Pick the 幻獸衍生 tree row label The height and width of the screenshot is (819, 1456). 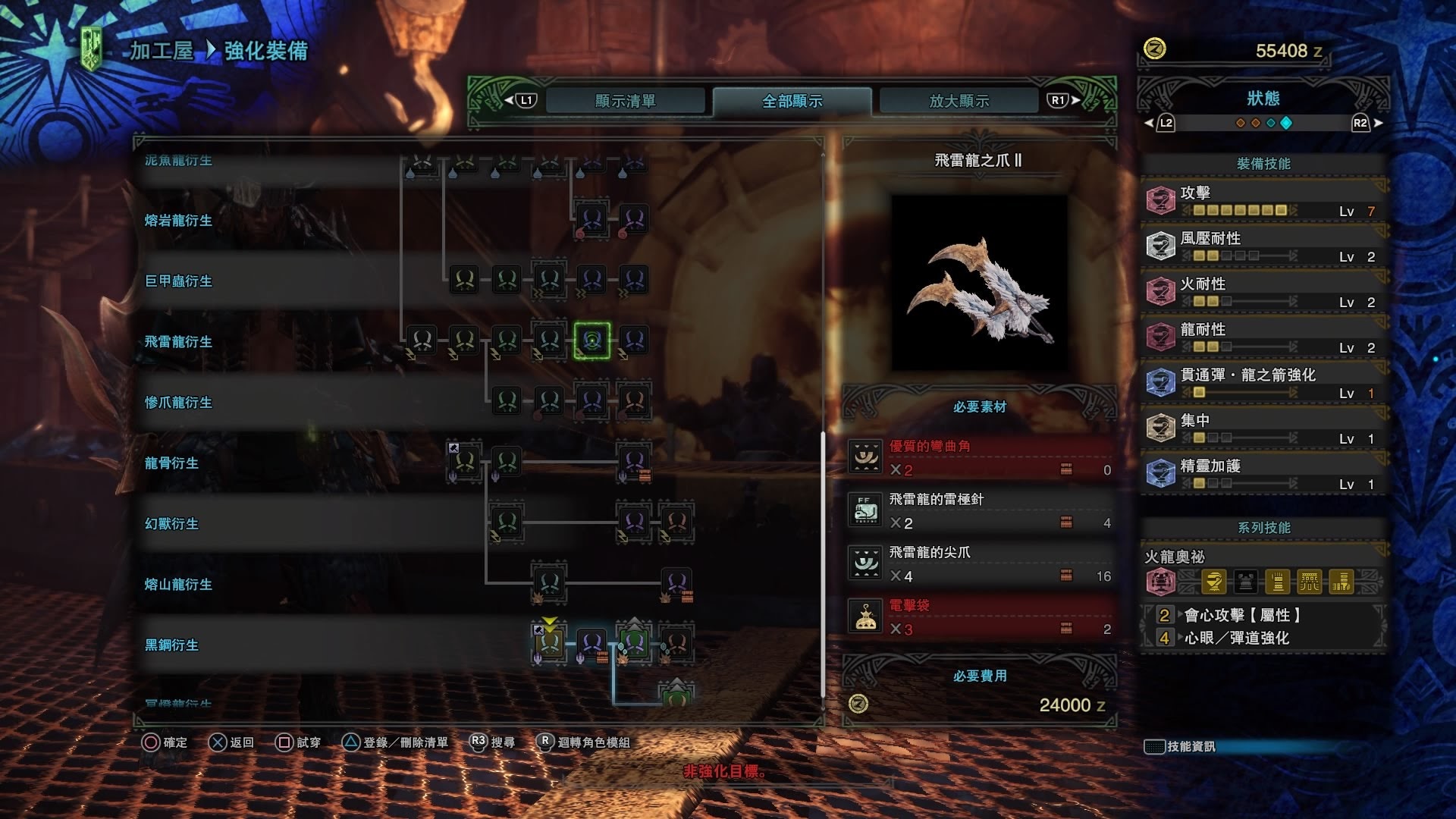tap(171, 524)
